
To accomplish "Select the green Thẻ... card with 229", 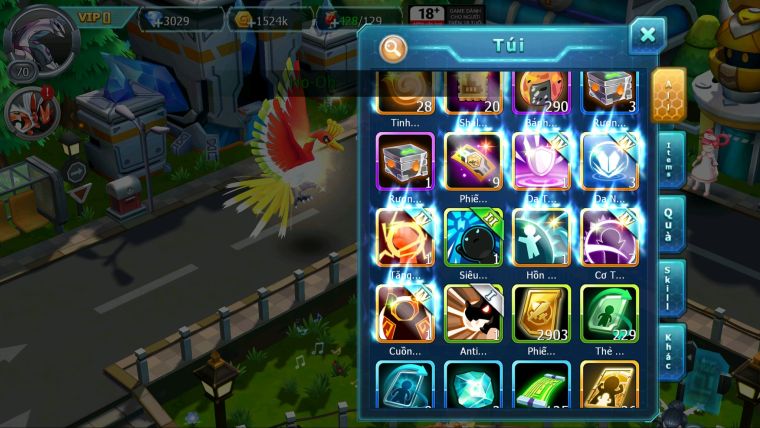I will (609, 313).
